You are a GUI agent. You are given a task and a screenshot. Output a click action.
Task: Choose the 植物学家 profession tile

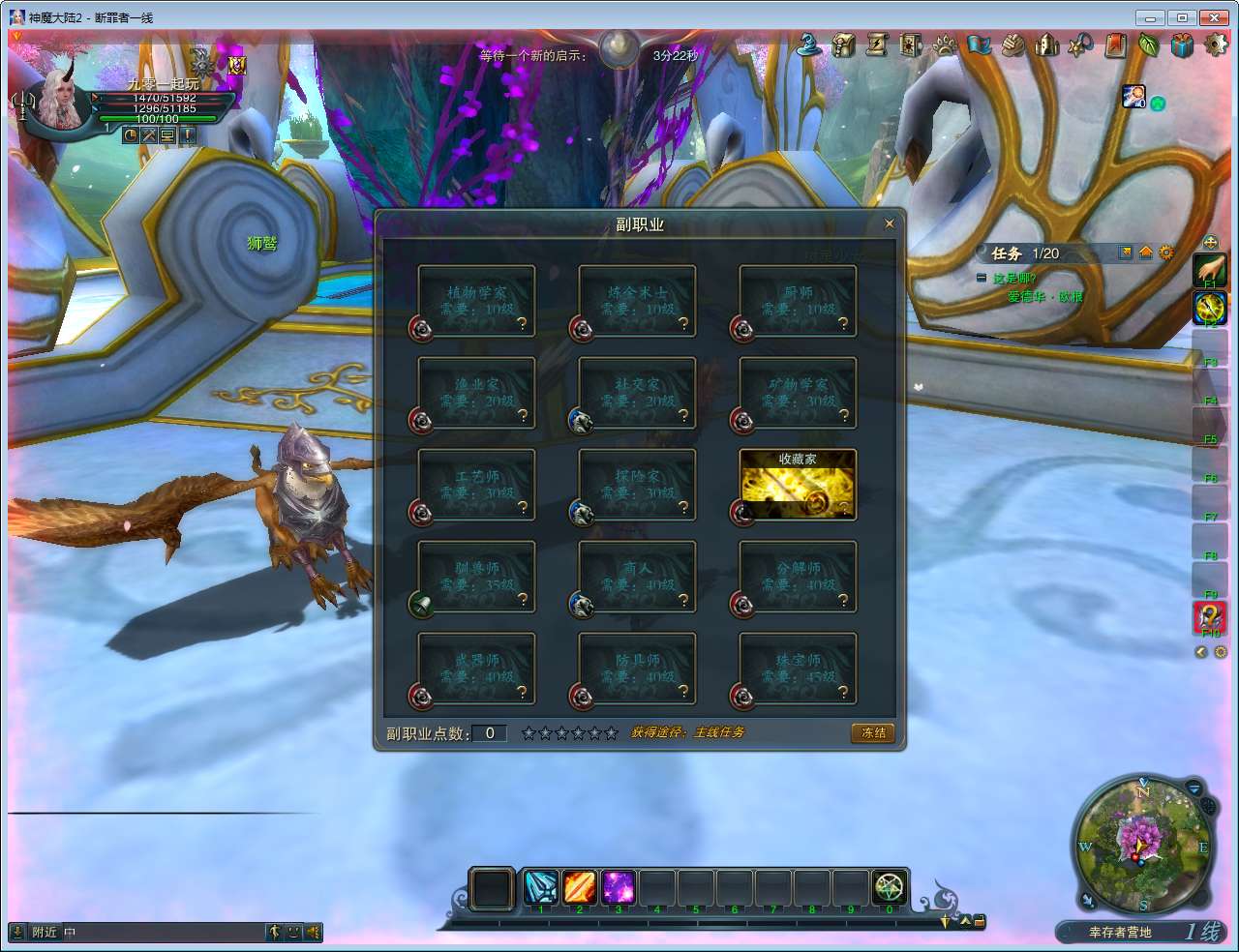(x=476, y=301)
